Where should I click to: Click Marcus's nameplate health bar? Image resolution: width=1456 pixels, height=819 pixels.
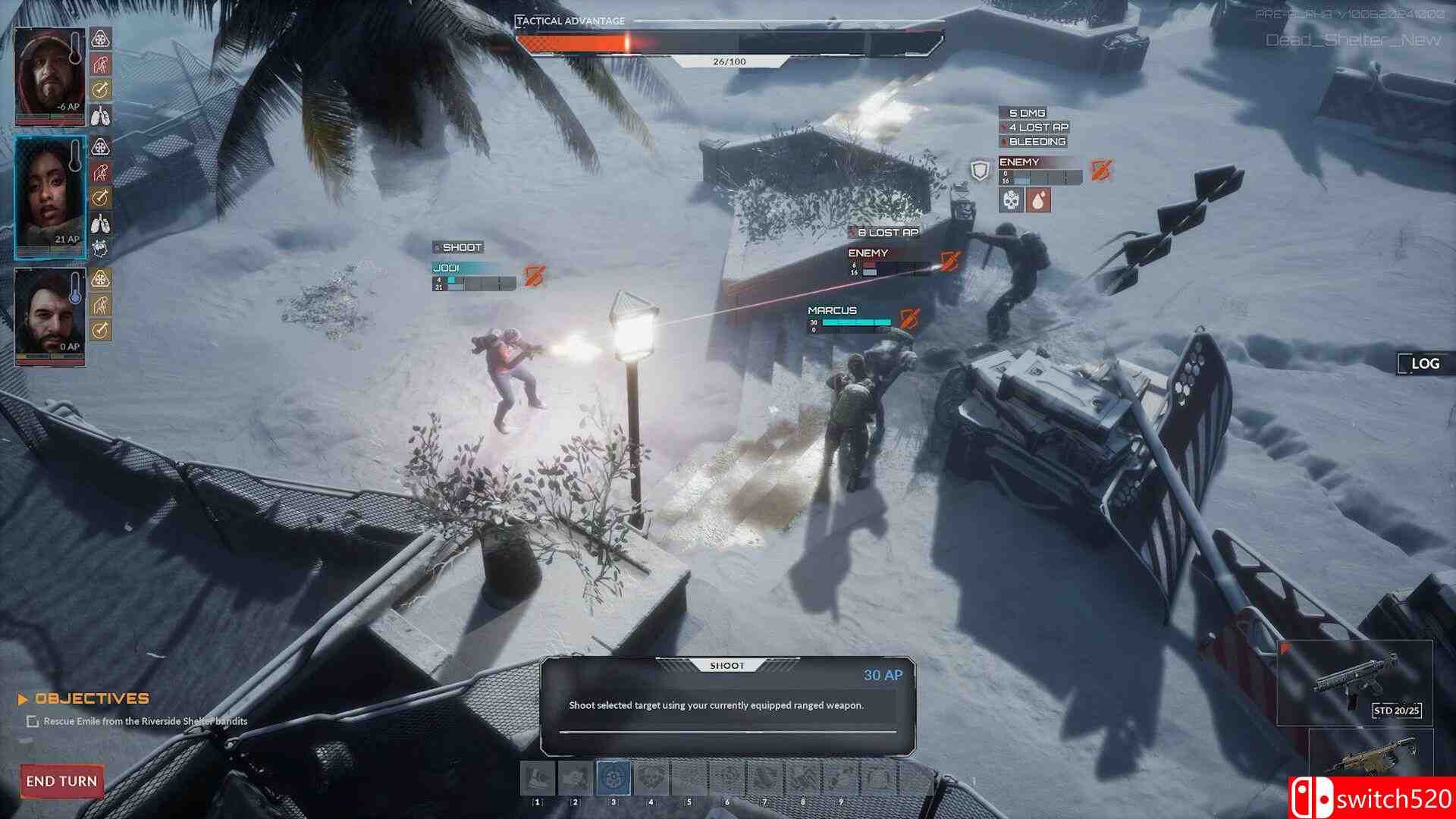[x=855, y=322]
